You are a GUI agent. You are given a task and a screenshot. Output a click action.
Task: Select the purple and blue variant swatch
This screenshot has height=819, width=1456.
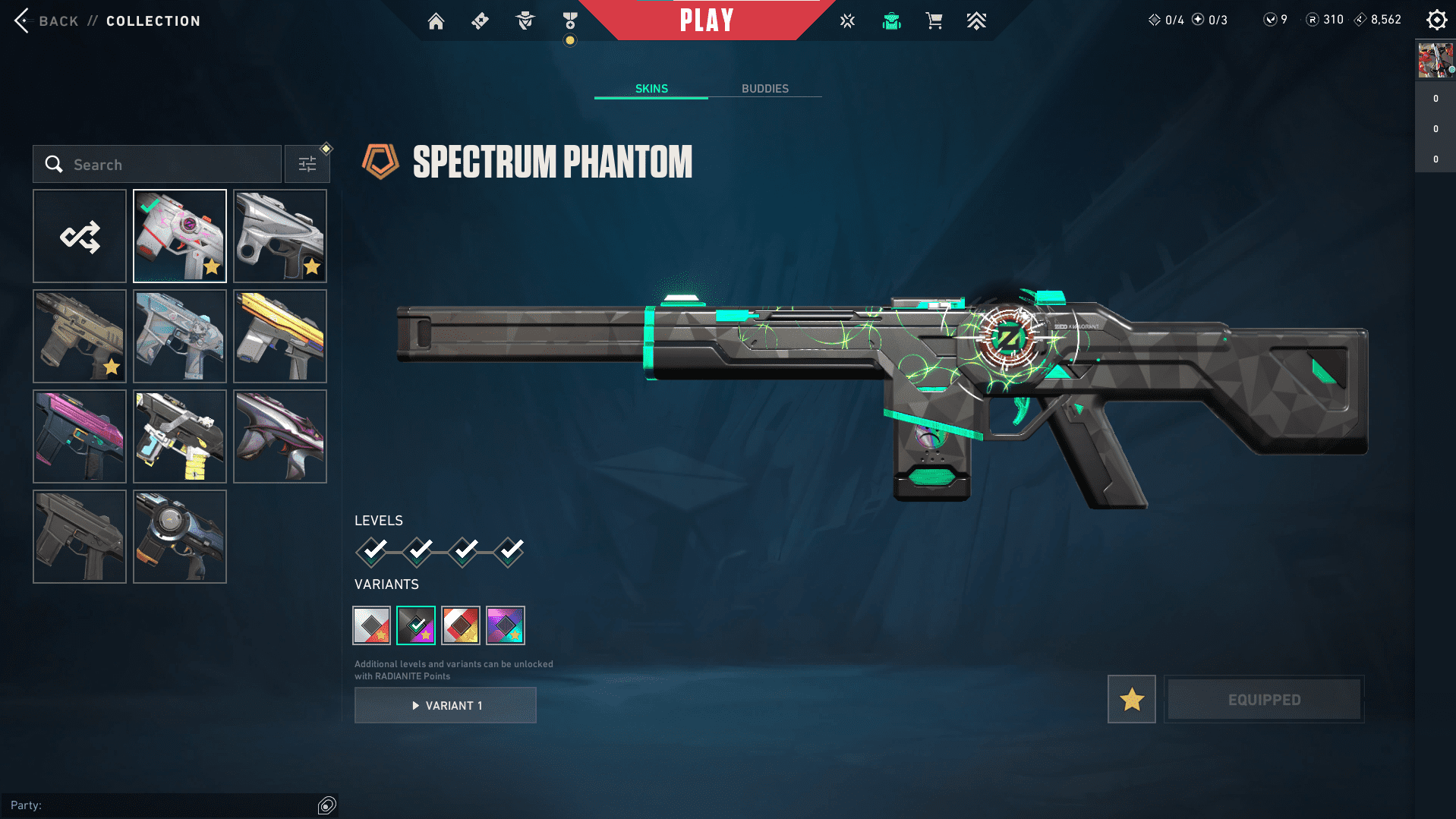pos(506,625)
